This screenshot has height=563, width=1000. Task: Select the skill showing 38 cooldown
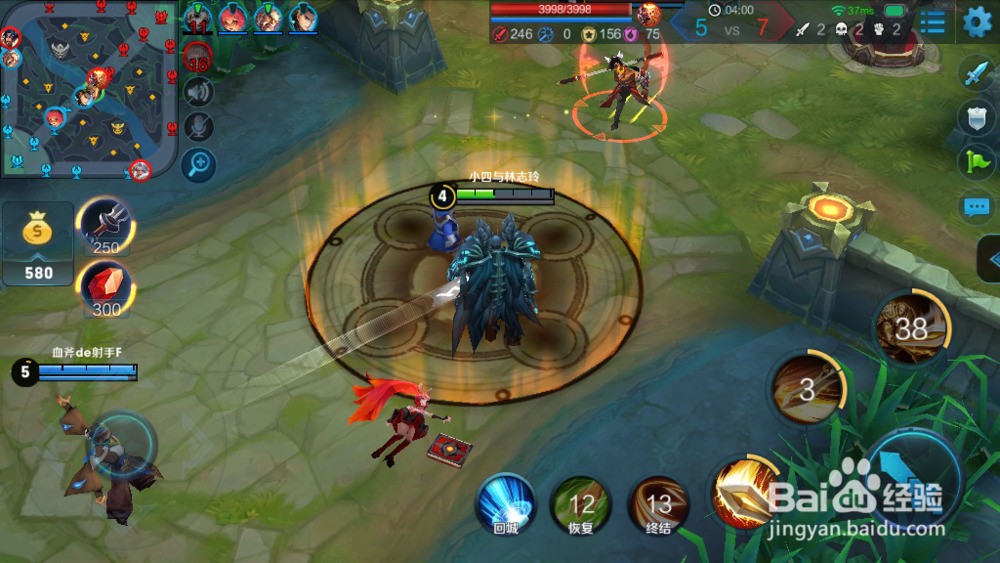tap(911, 327)
